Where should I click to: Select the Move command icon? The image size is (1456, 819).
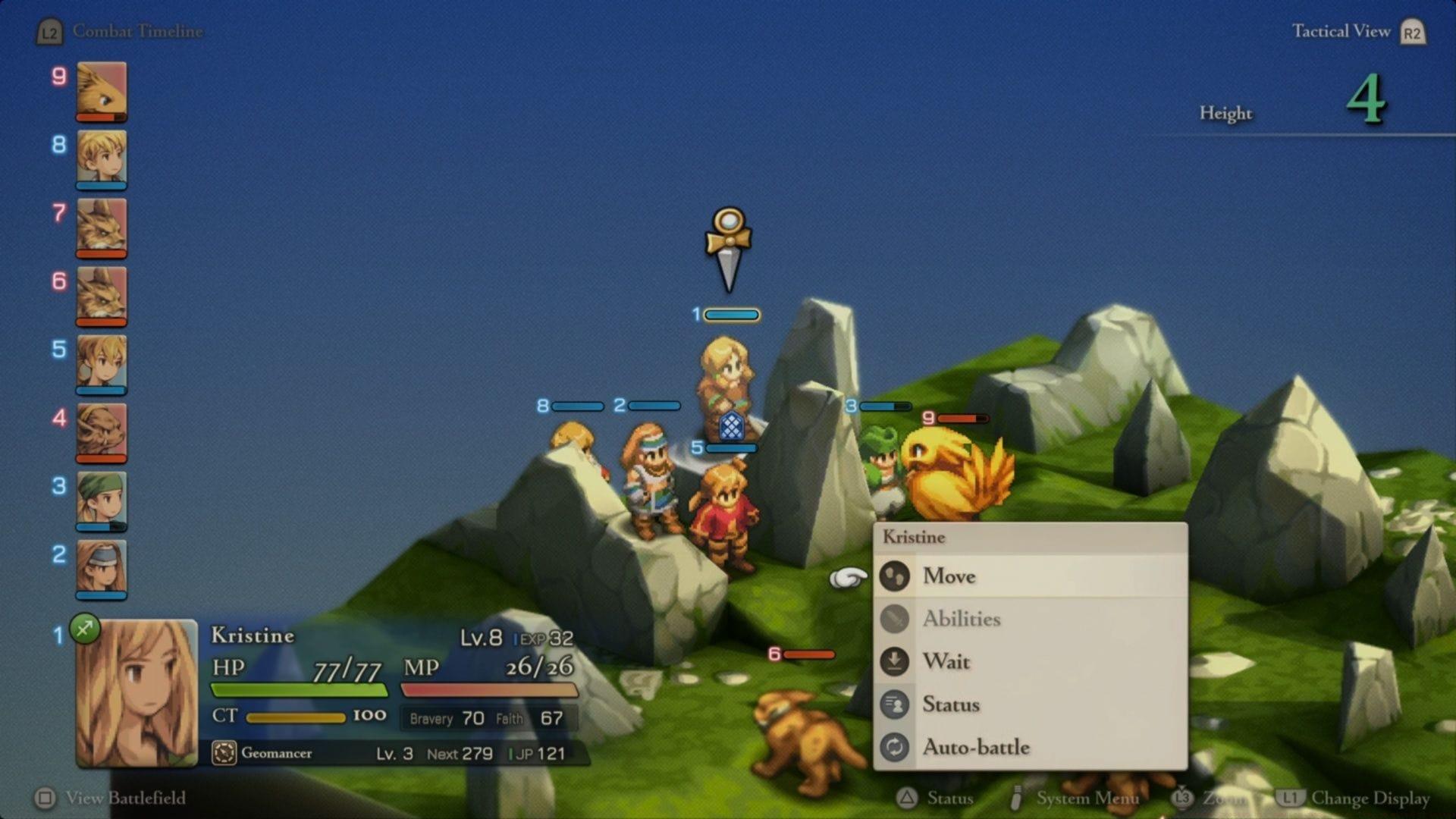click(896, 576)
